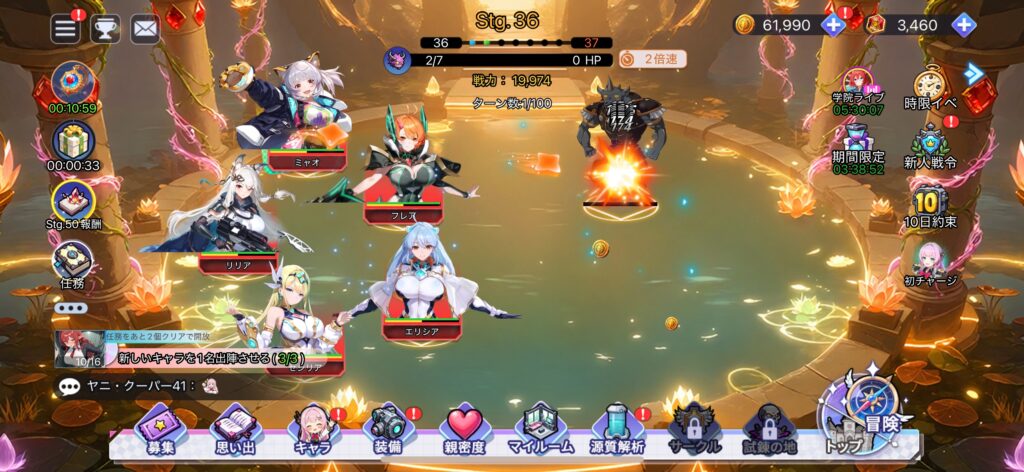
Task: Open the hamburger menu icon
Action: [66, 28]
